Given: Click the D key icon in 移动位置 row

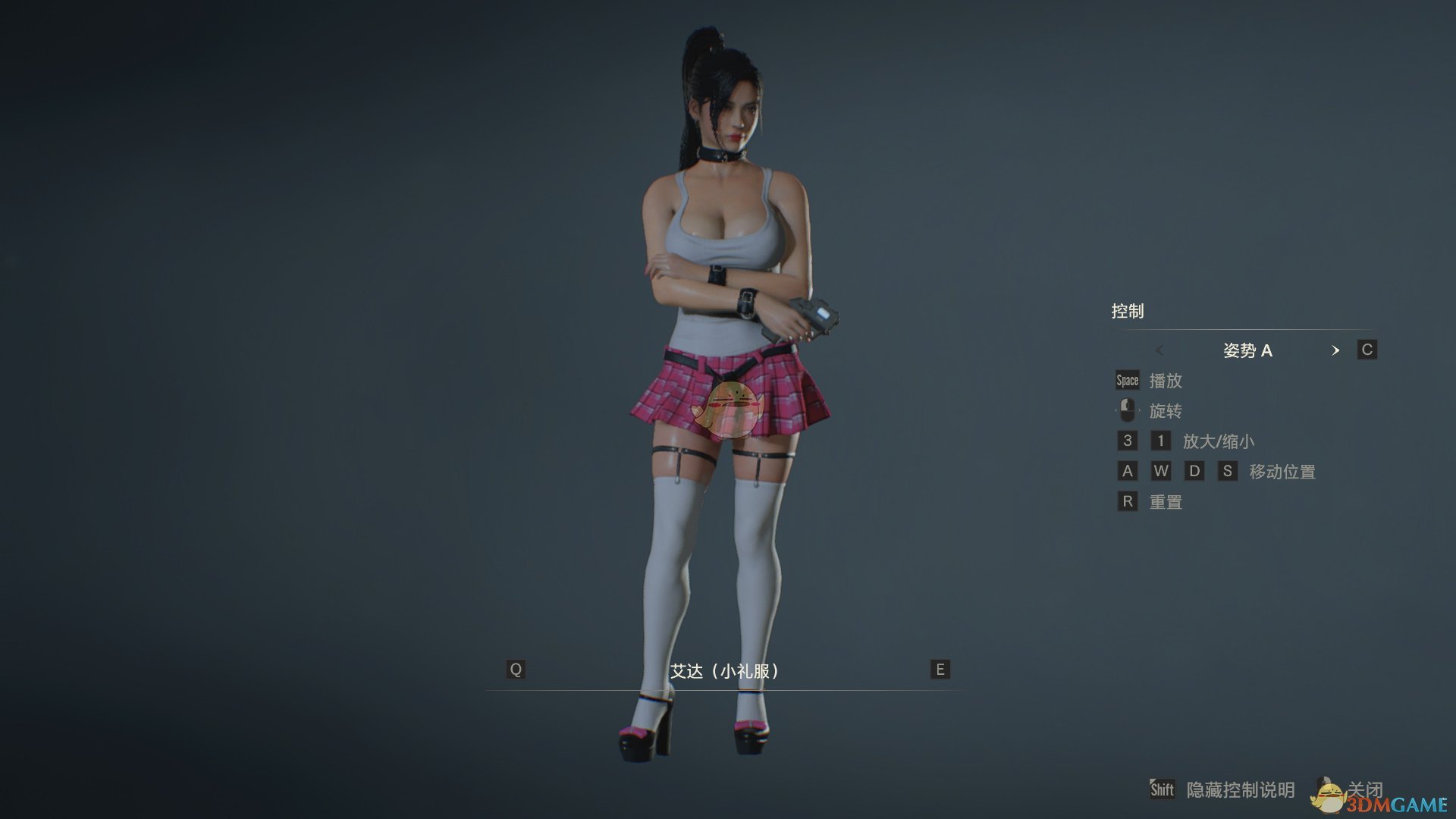Looking at the screenshot, I should pyautogui.click(x=1195, y=471).
